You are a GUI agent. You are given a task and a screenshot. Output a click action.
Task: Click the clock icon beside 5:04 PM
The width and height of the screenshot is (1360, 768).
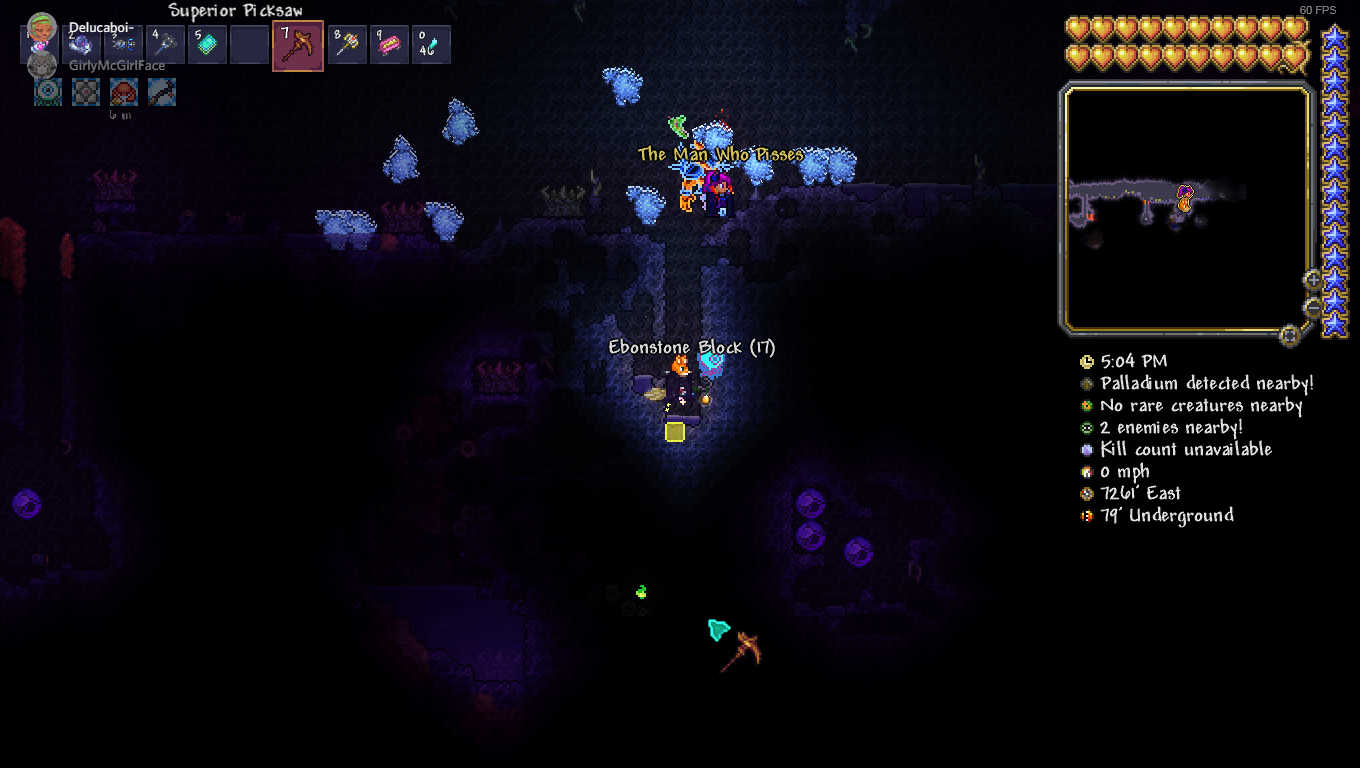tap(1087, 361)
